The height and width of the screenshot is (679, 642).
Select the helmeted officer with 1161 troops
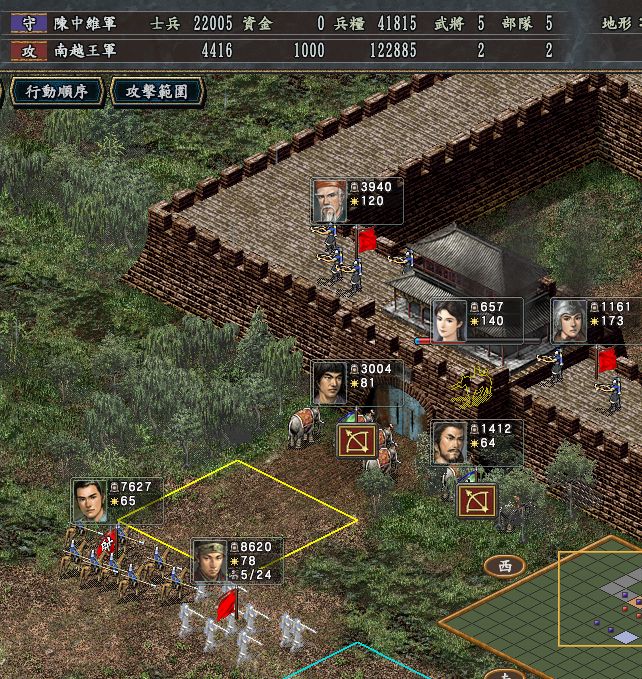(568, 321)
